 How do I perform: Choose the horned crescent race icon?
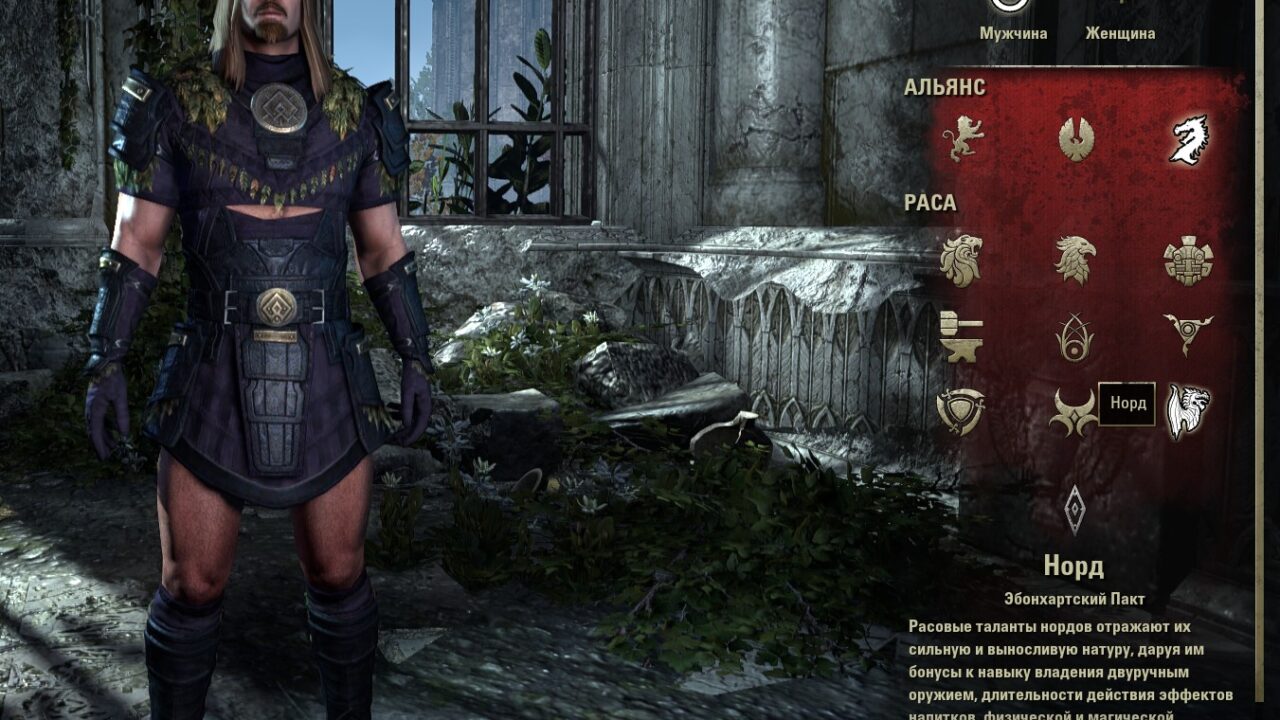point(1074,412)
